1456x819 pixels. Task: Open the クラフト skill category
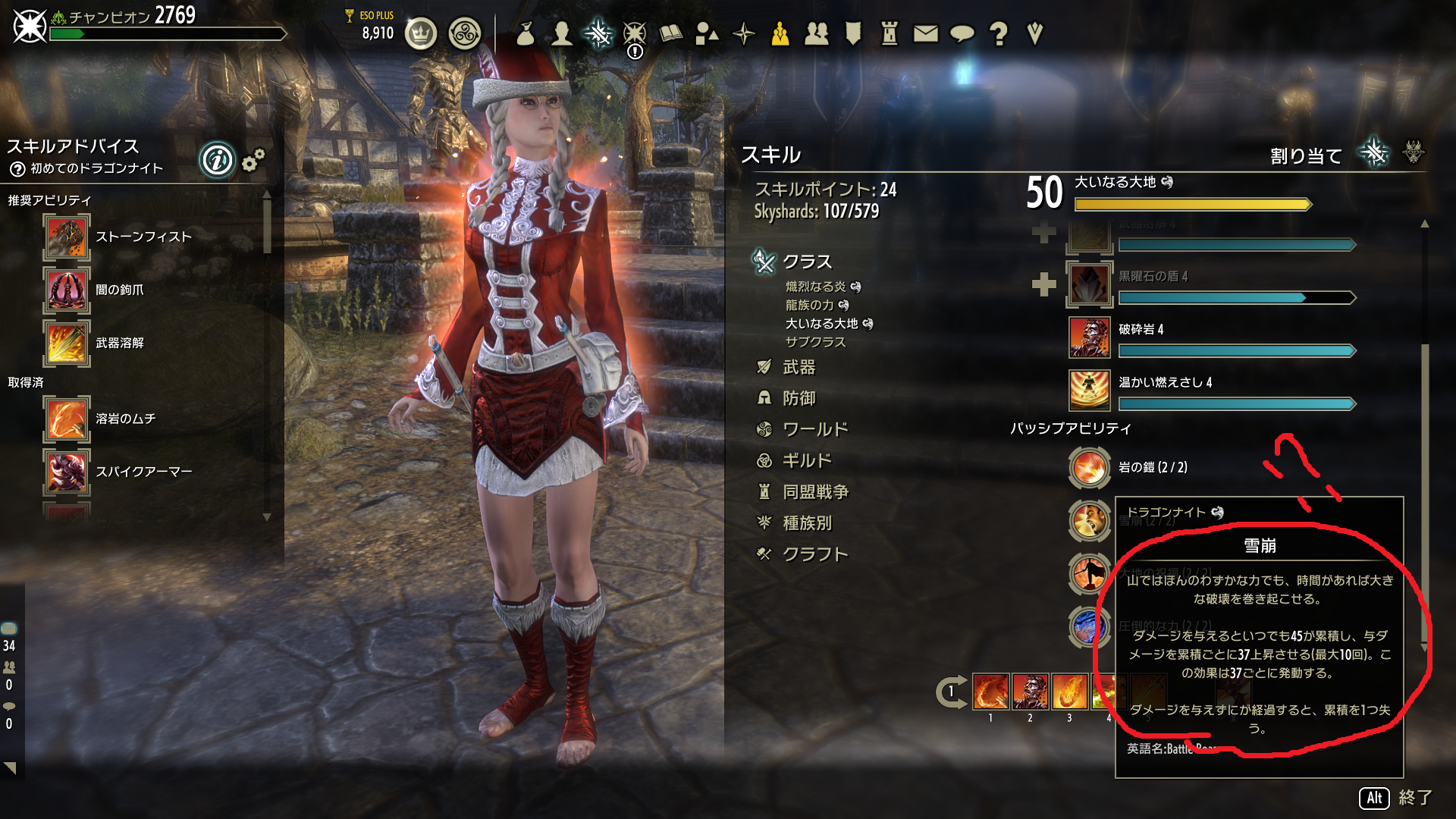pyautogui.click(x=814, y=554)
